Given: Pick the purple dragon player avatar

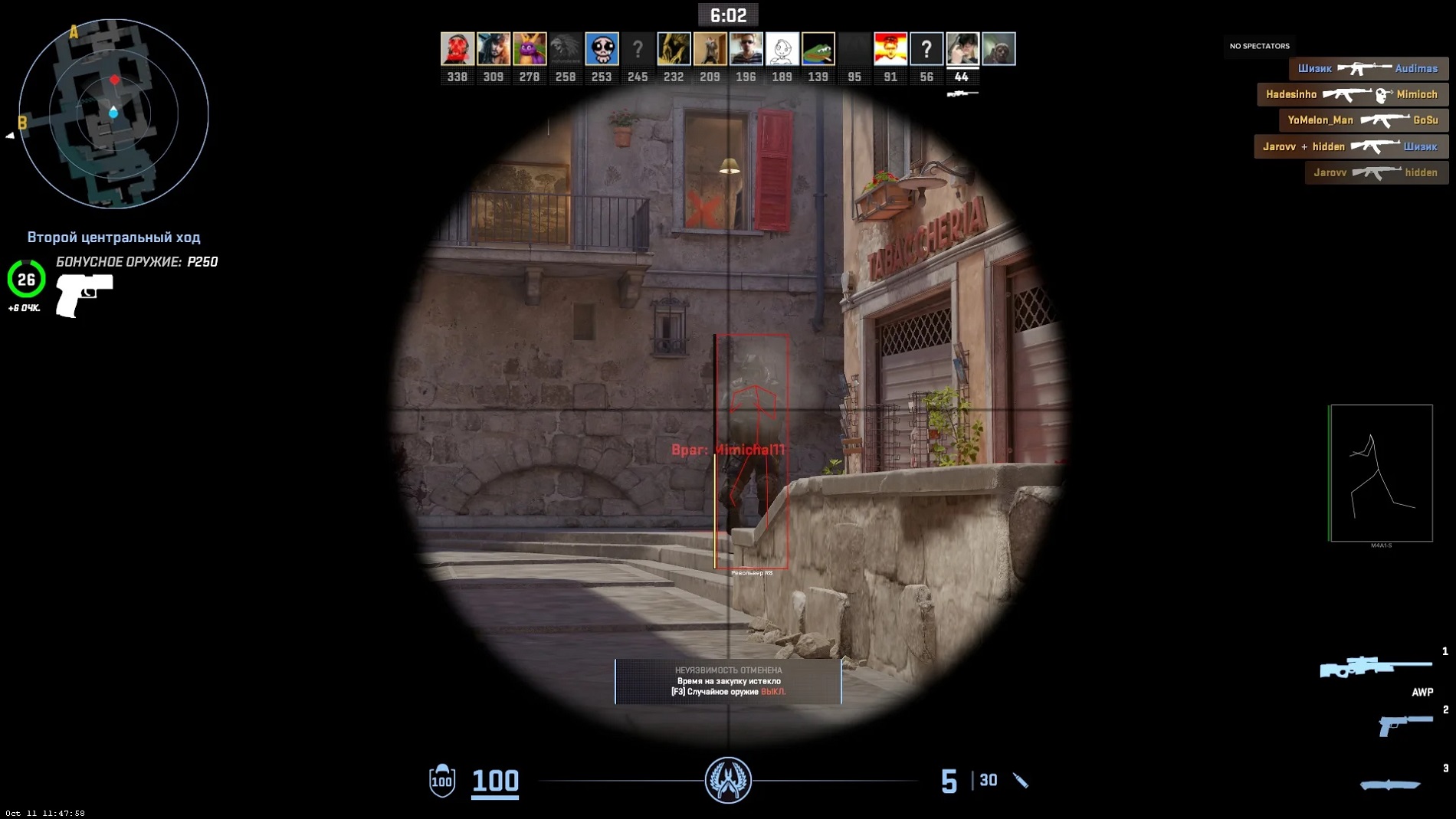Looking at the screenshot, I should click(530, 49).
